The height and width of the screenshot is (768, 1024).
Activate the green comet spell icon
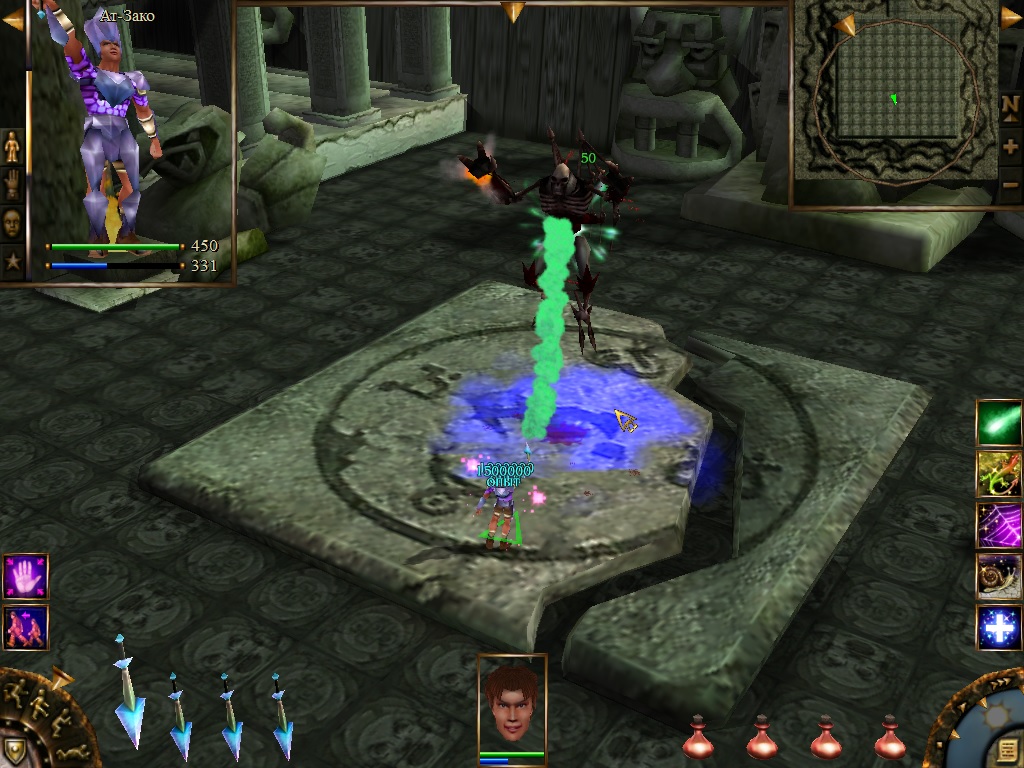tap(998, 422)
